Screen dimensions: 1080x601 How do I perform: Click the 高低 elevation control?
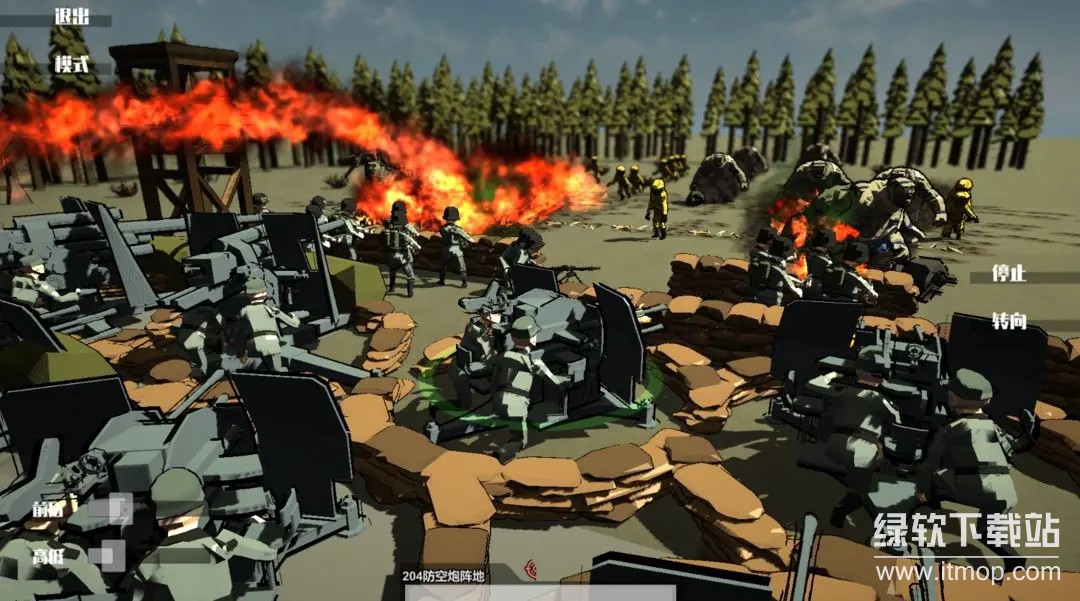(x=50, y=556)
